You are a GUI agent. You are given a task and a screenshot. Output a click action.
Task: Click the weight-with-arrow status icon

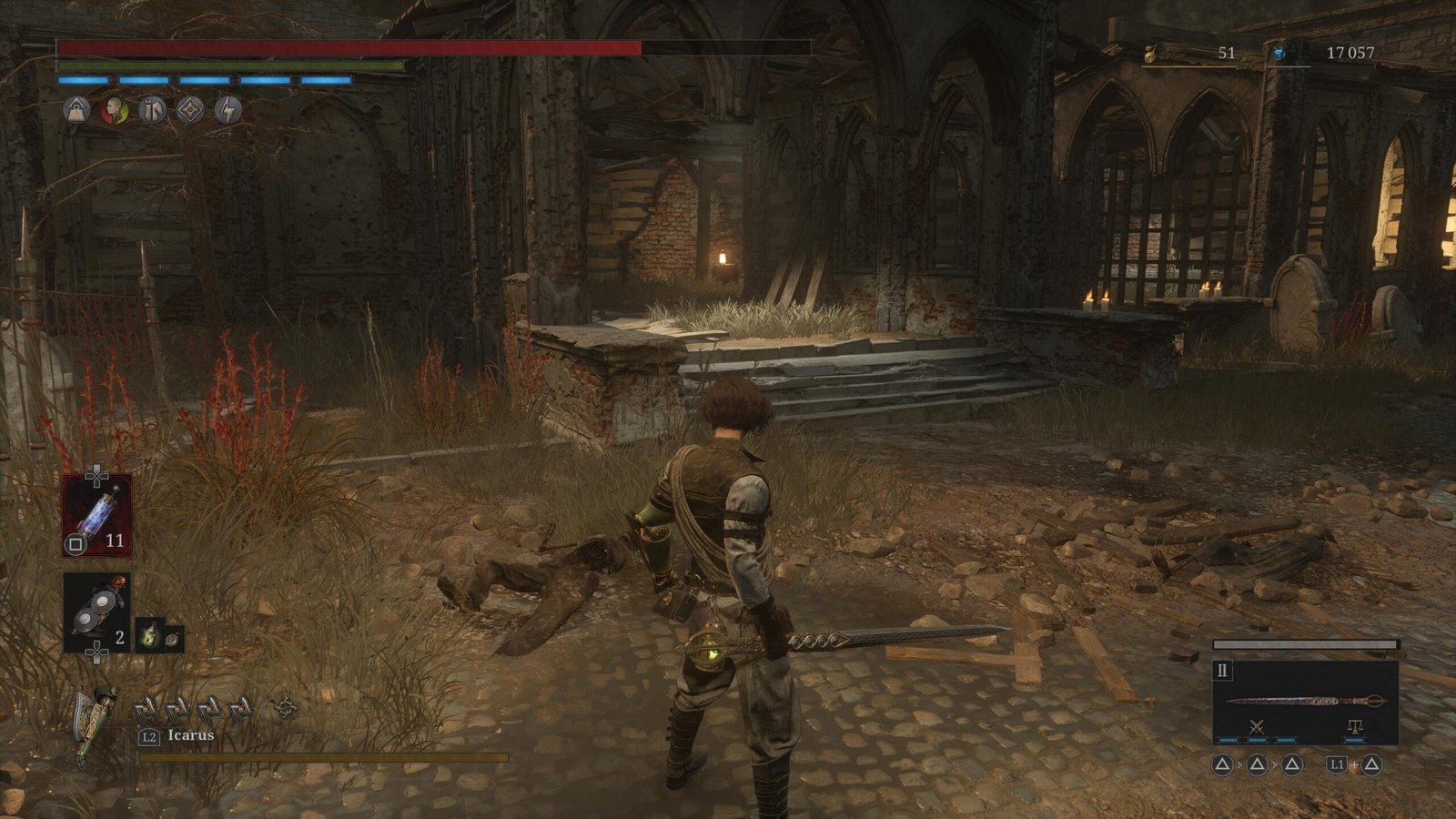click(76, 111)
